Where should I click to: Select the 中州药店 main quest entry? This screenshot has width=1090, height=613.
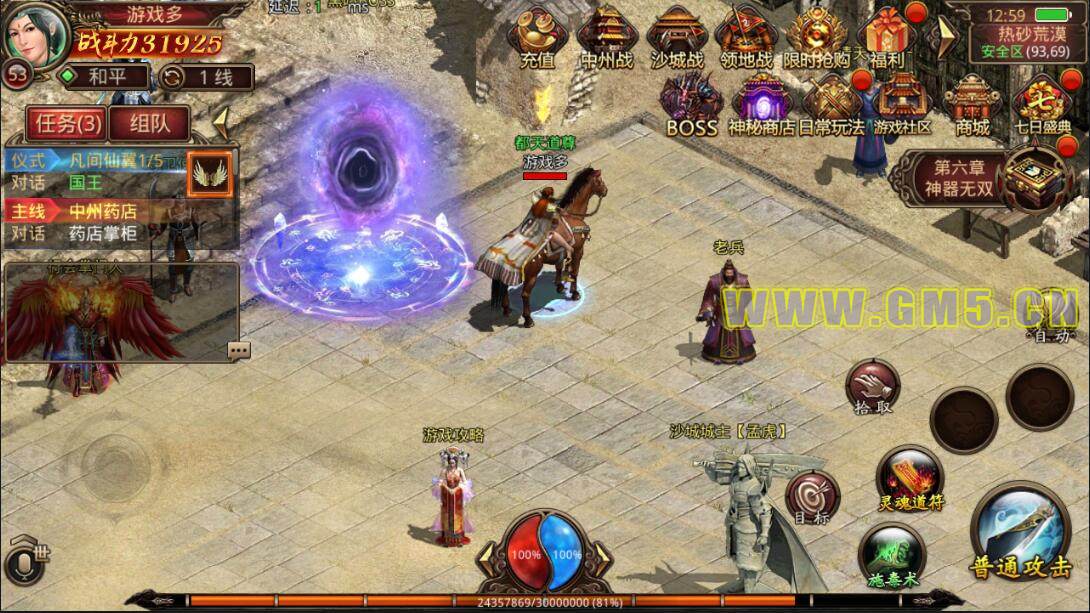[x=100, y=211]
